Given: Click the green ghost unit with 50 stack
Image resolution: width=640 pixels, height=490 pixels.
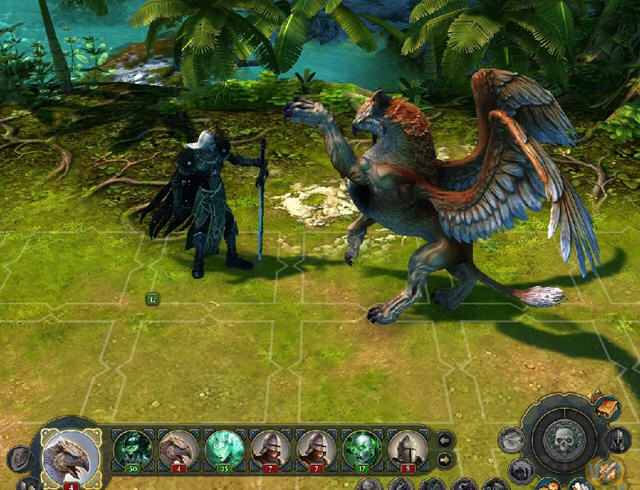Looking at the screenshot, I should point(132,448).
